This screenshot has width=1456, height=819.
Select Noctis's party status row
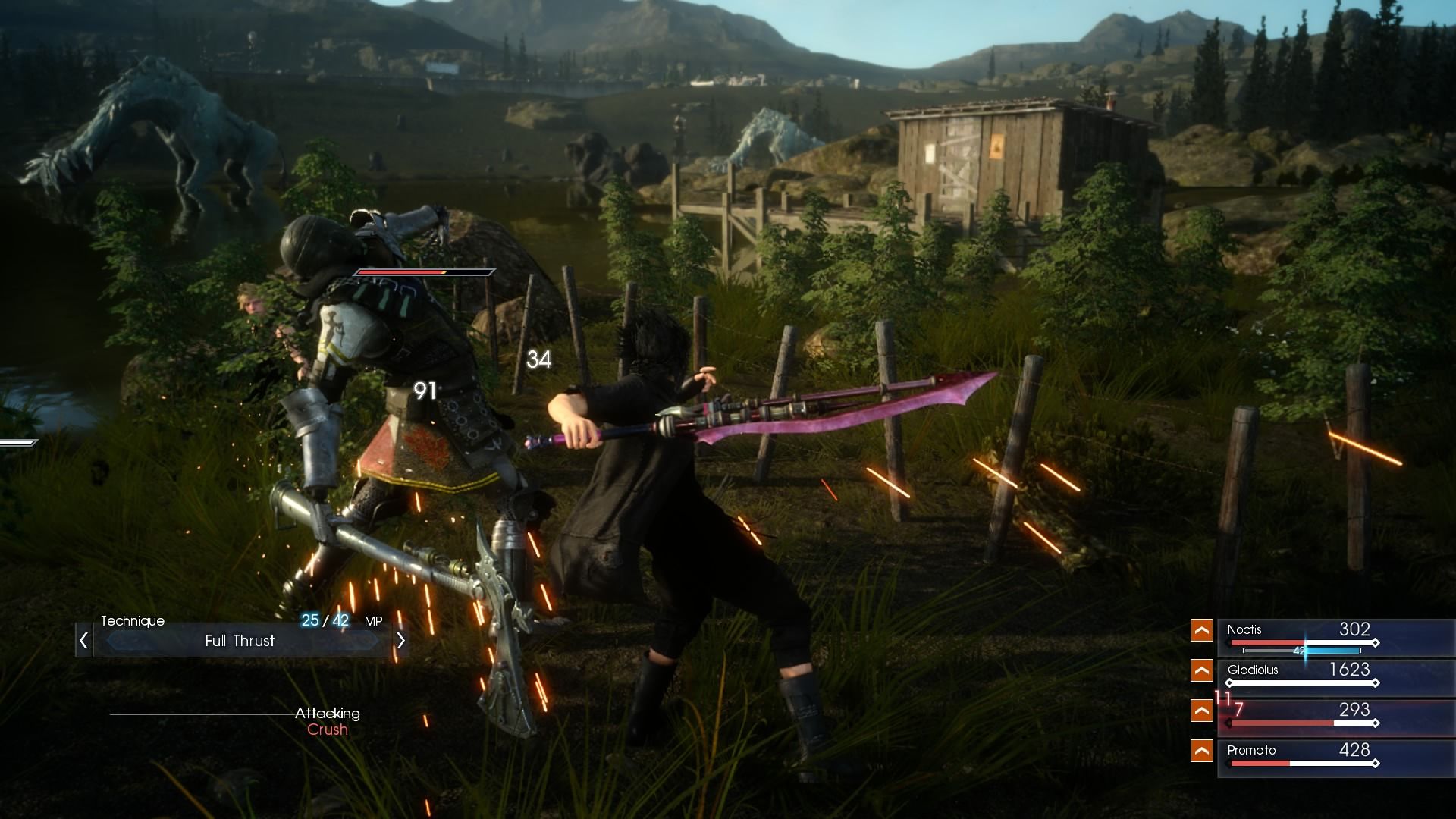(1335, 637)
